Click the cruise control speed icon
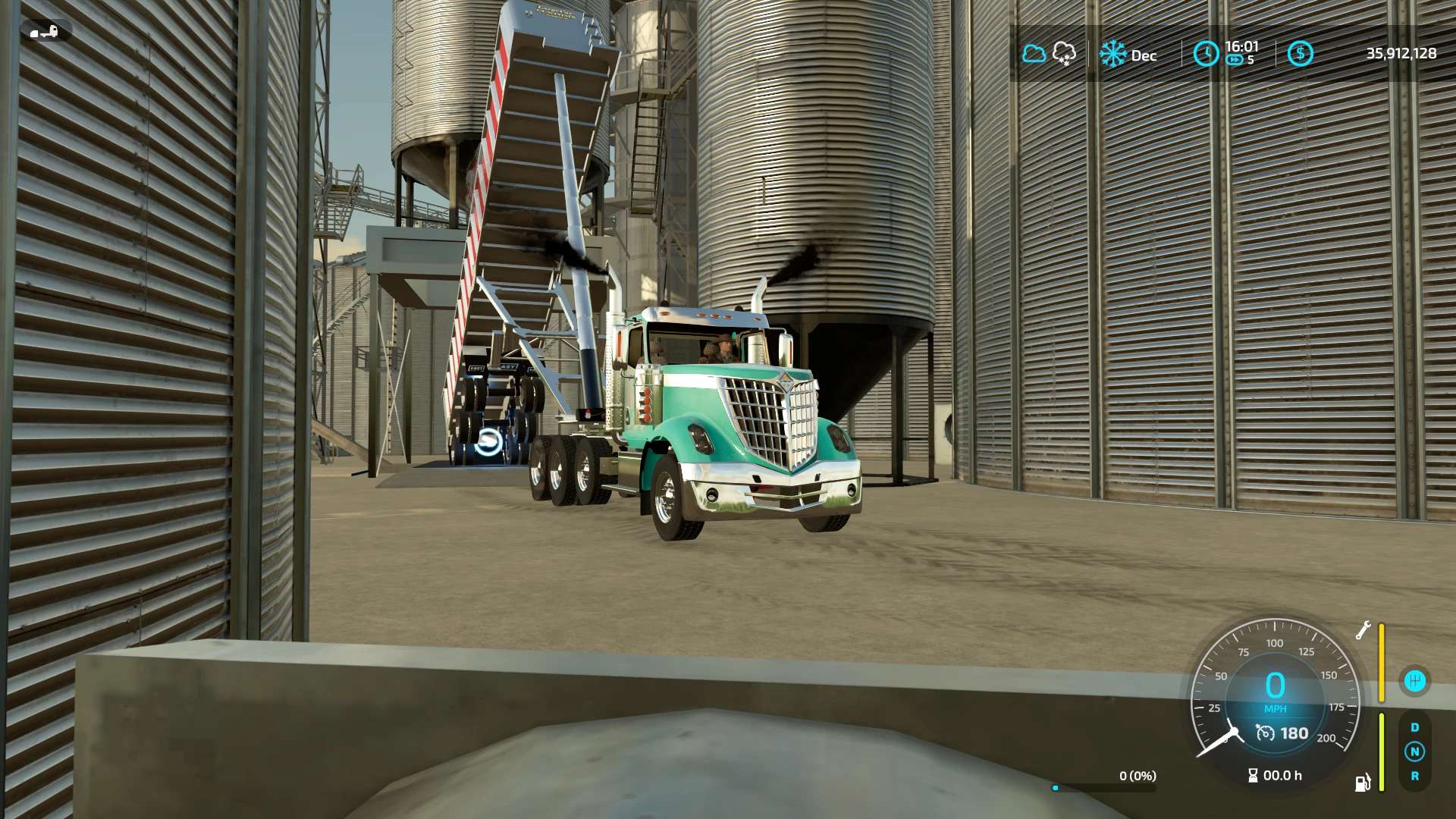This screenshot has height=819, width=1456. [1265, 733]
